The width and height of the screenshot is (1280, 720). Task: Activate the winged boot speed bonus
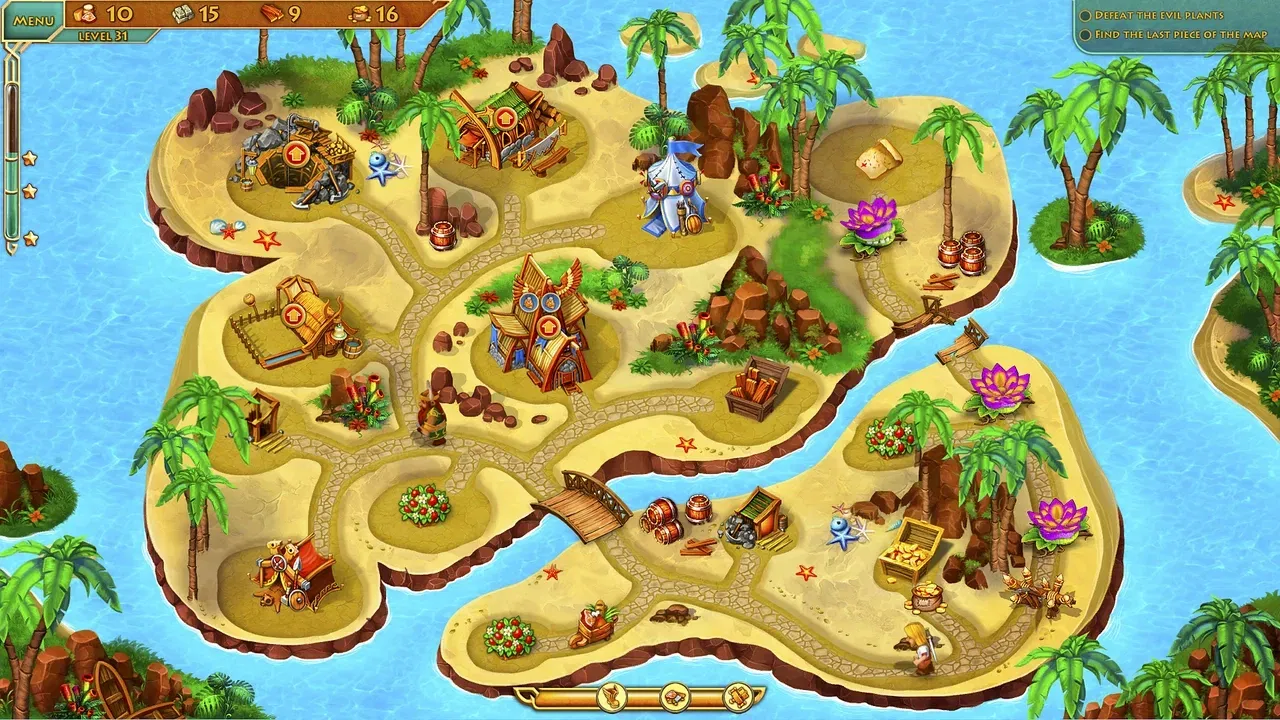(x=611, y=696)
